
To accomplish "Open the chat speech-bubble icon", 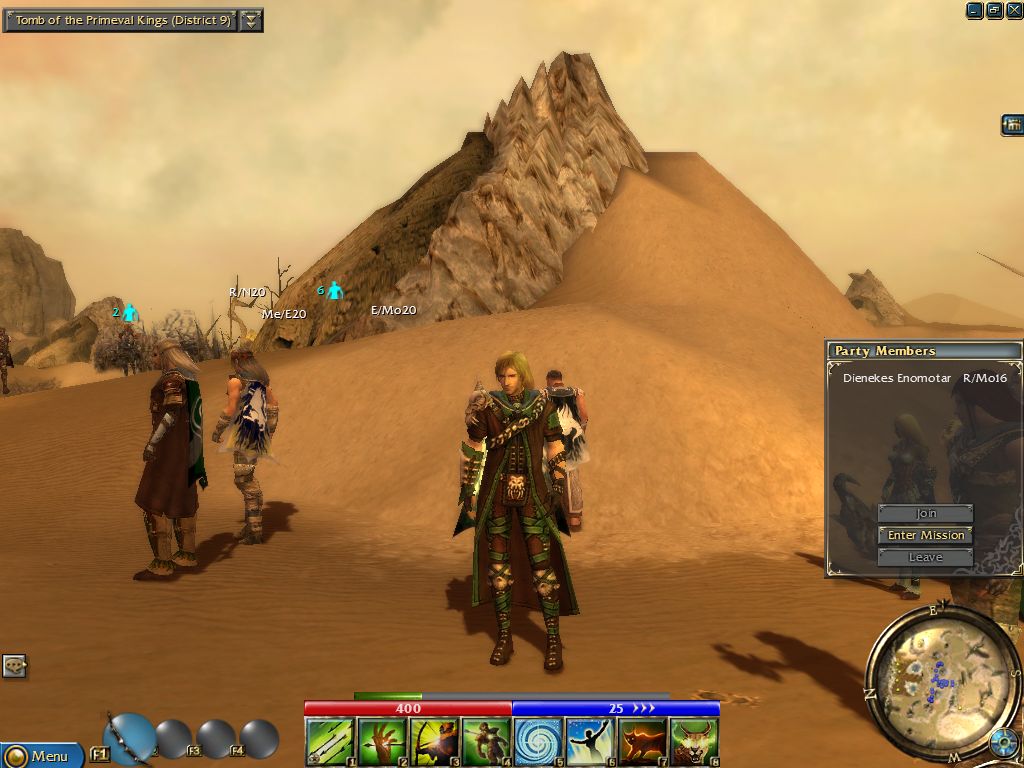I will click(14, 665).
